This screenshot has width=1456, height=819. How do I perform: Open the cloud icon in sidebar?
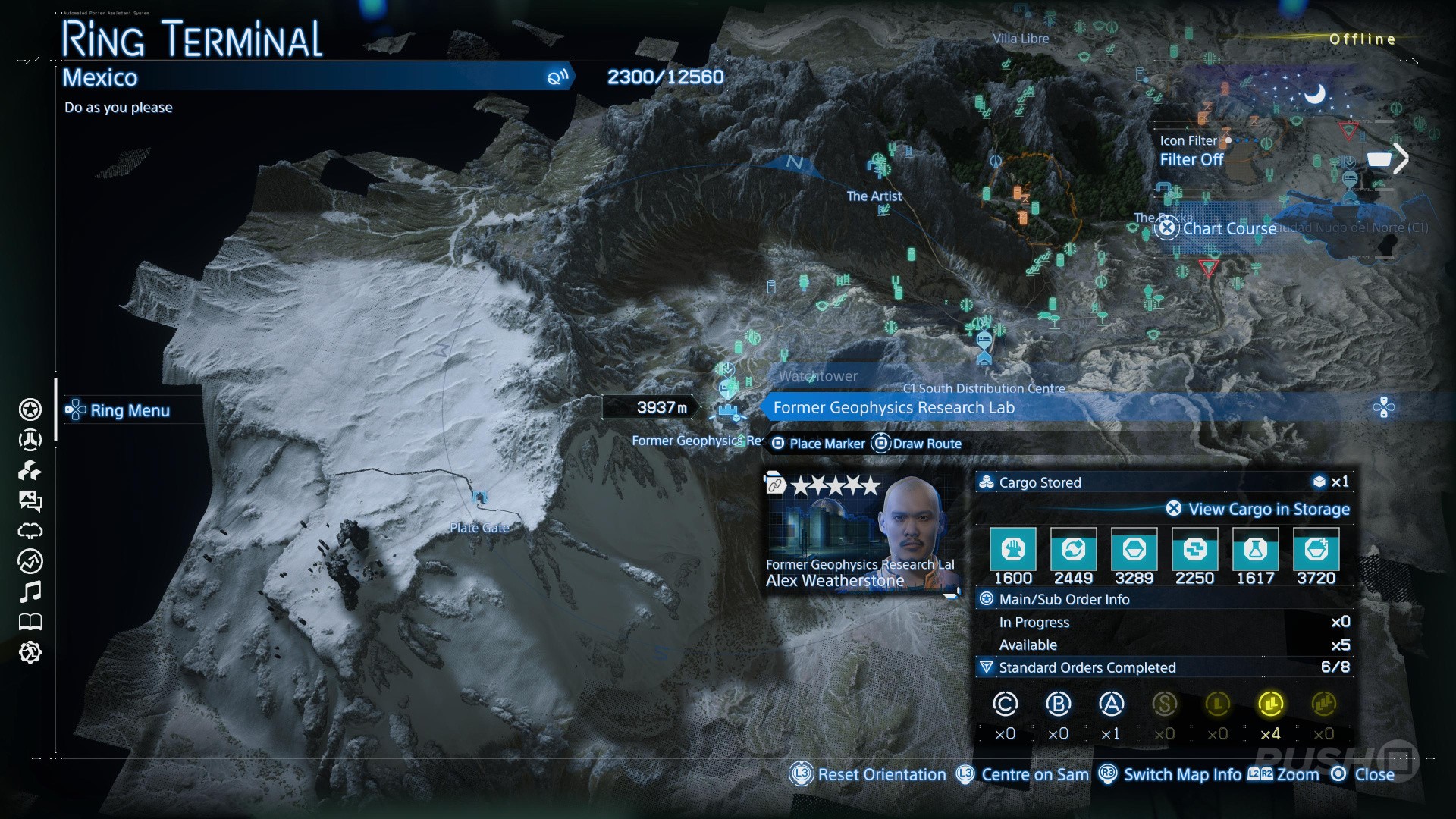[x=30, y=531]
